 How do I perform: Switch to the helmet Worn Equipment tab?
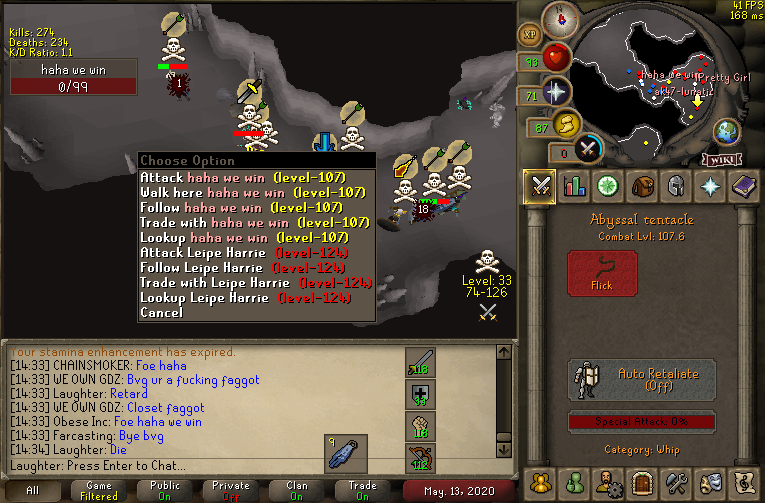[x=677, y=185]
